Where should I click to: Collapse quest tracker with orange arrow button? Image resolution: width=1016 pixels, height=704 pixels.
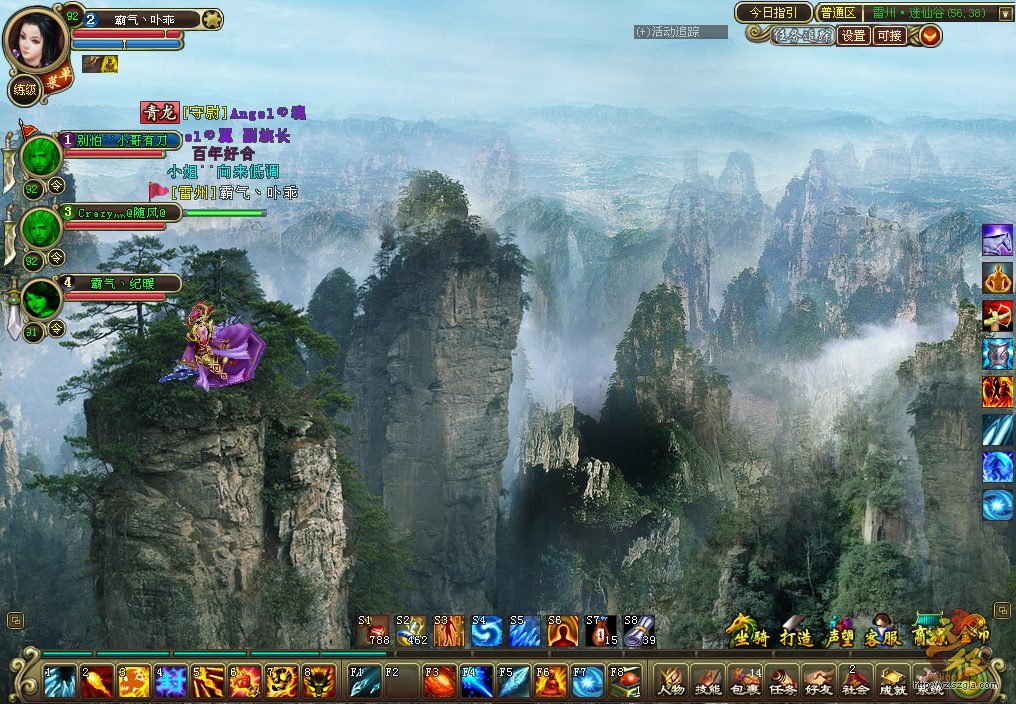(x=930, y=36)
